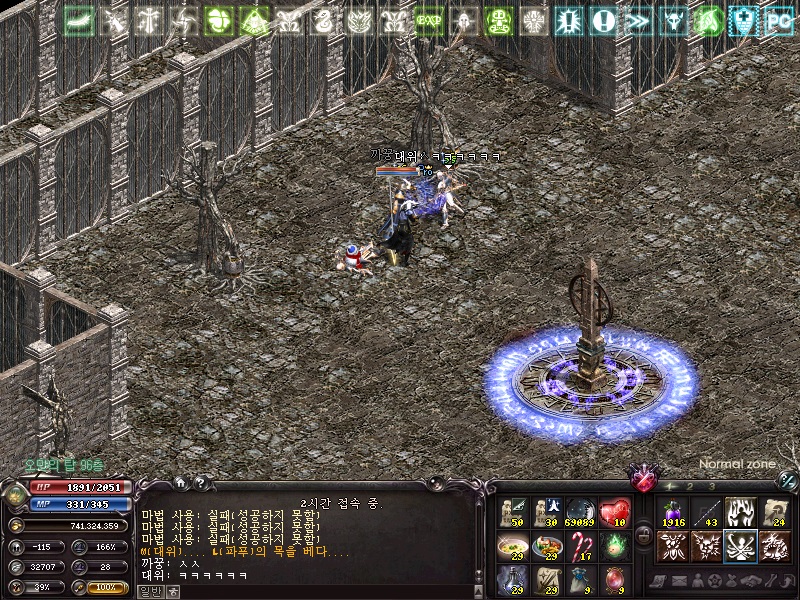Click the exclamation mark status icon
The height and width of the screenshot is (600, 800).
[603, 21]
